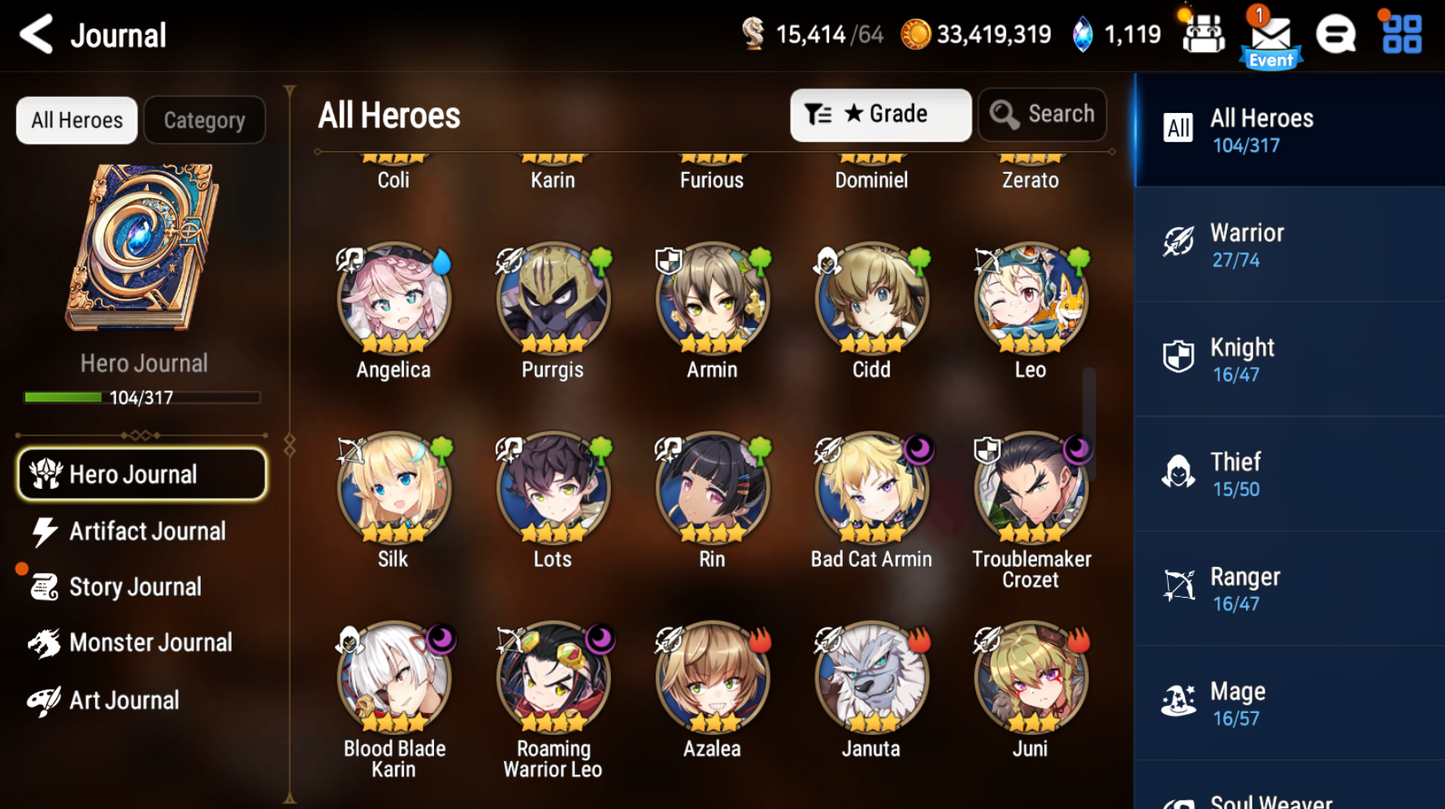Open the Artifact Journal
1445x809 pixels.
pos(146,531)
